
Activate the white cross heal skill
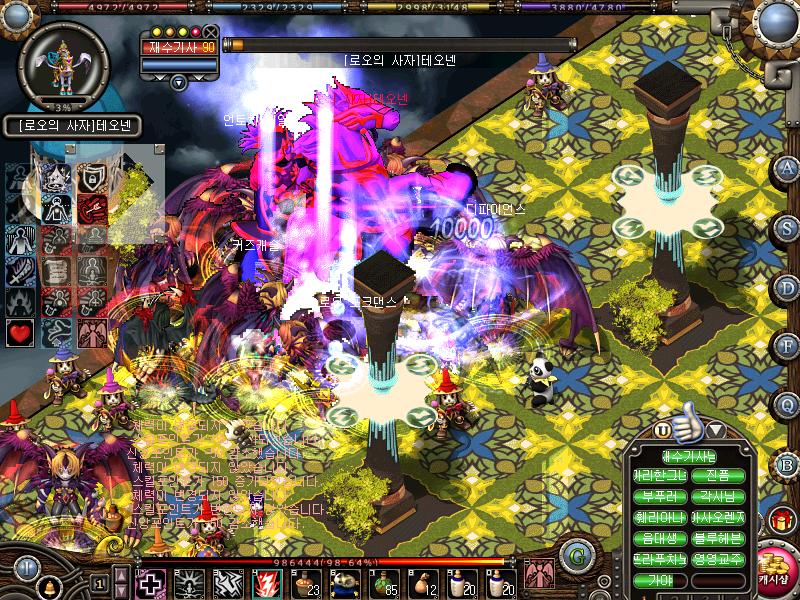[150, 582]
